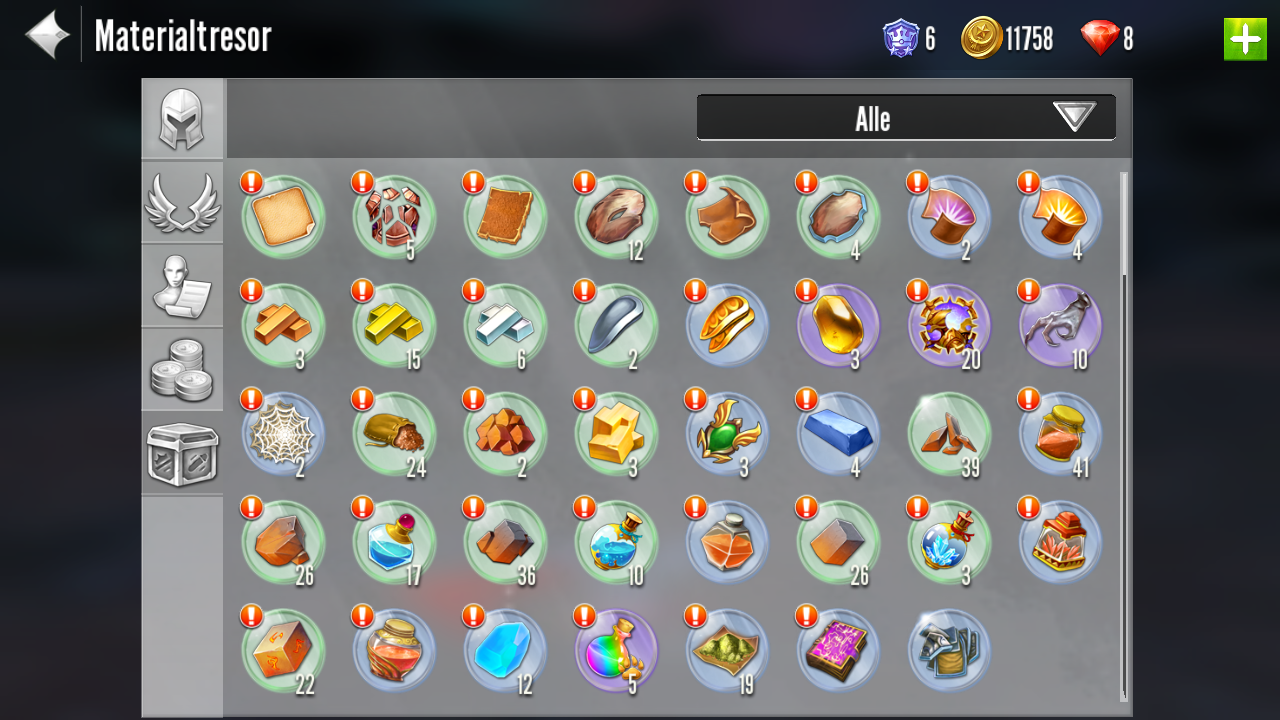1280x720 pixels.
Task: Select the orange rune cube material
Action: click(x=283, y=649)
